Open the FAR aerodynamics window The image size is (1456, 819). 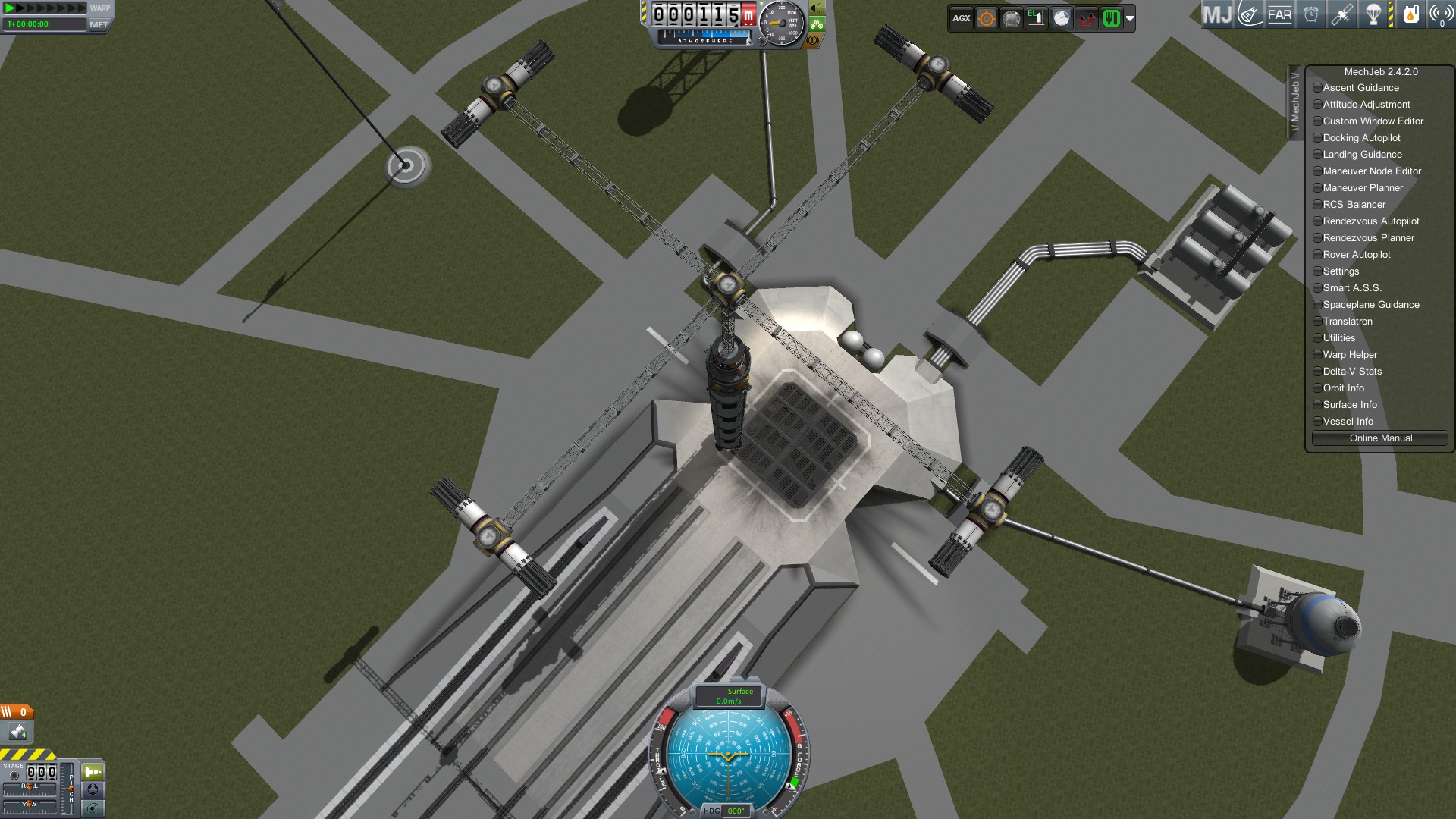click(1279, 14)
